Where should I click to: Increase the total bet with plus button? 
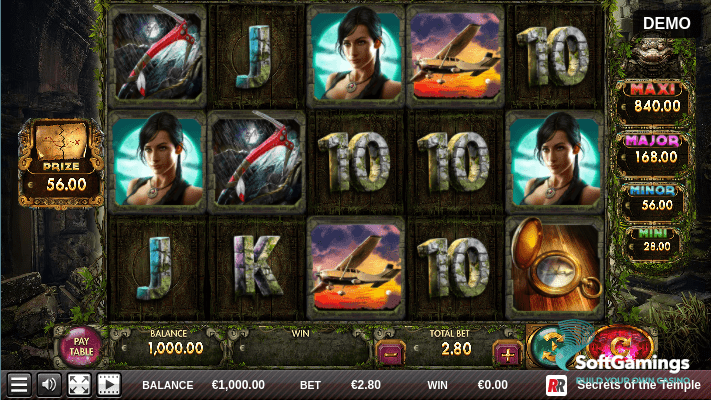tap(509, 353)
